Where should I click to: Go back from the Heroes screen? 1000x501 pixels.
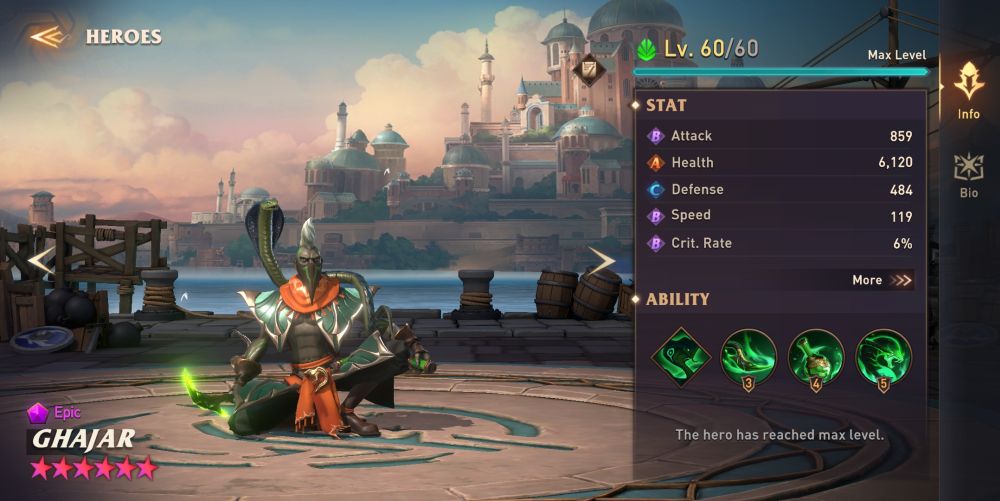(47, 37)
